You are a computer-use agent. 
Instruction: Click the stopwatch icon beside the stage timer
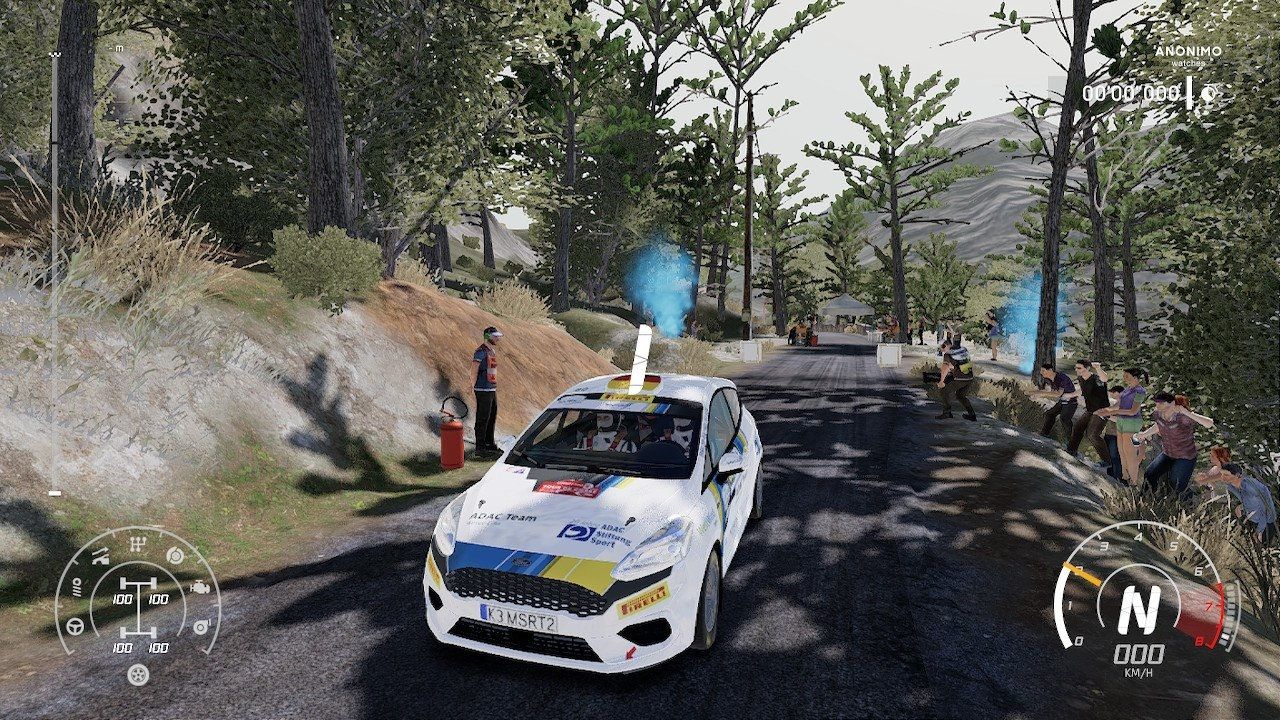[1208, 93]
